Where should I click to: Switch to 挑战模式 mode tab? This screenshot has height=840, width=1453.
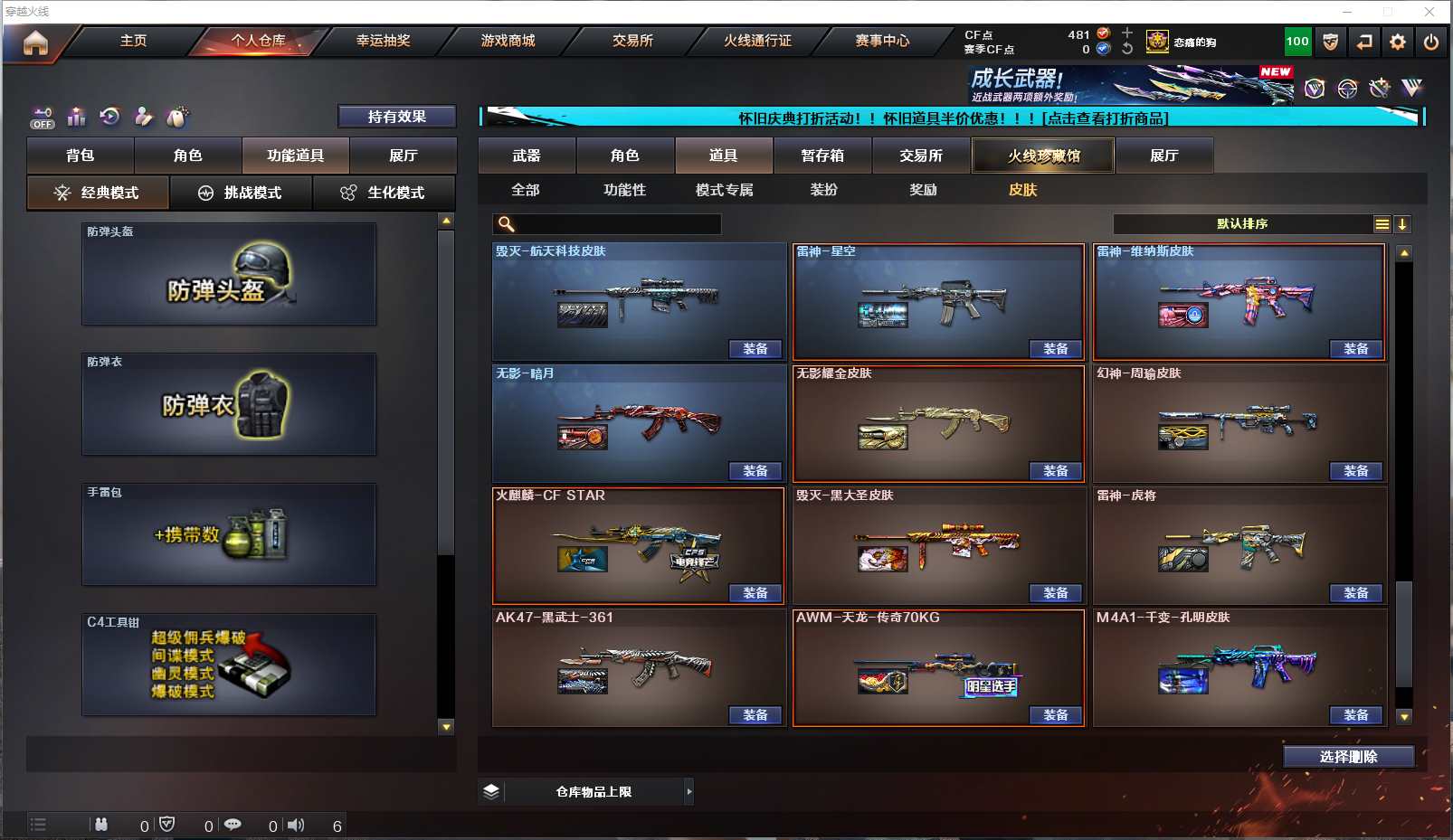[x=241, y=193]
